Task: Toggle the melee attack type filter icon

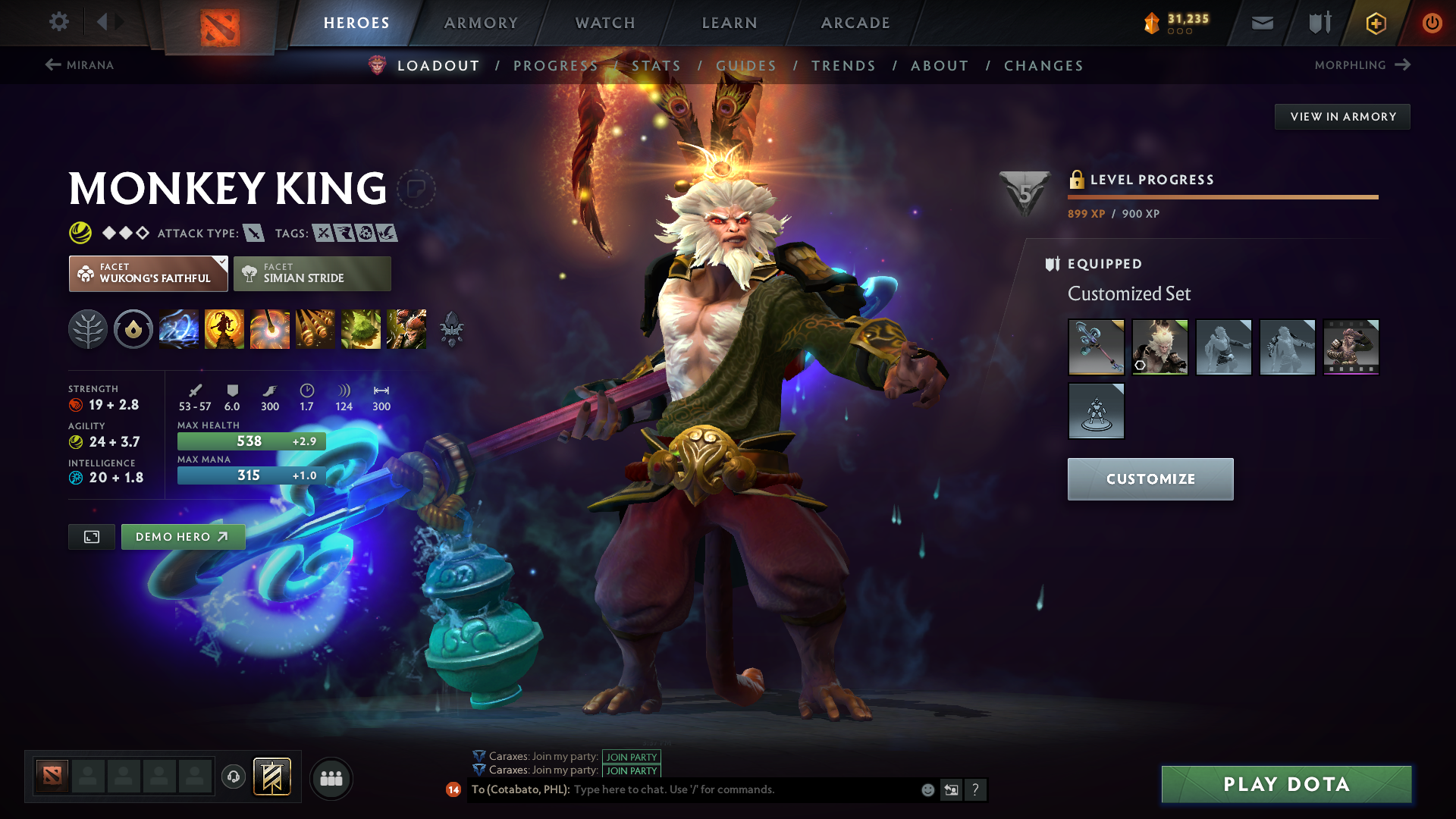Action: click(x=255, y=233)
